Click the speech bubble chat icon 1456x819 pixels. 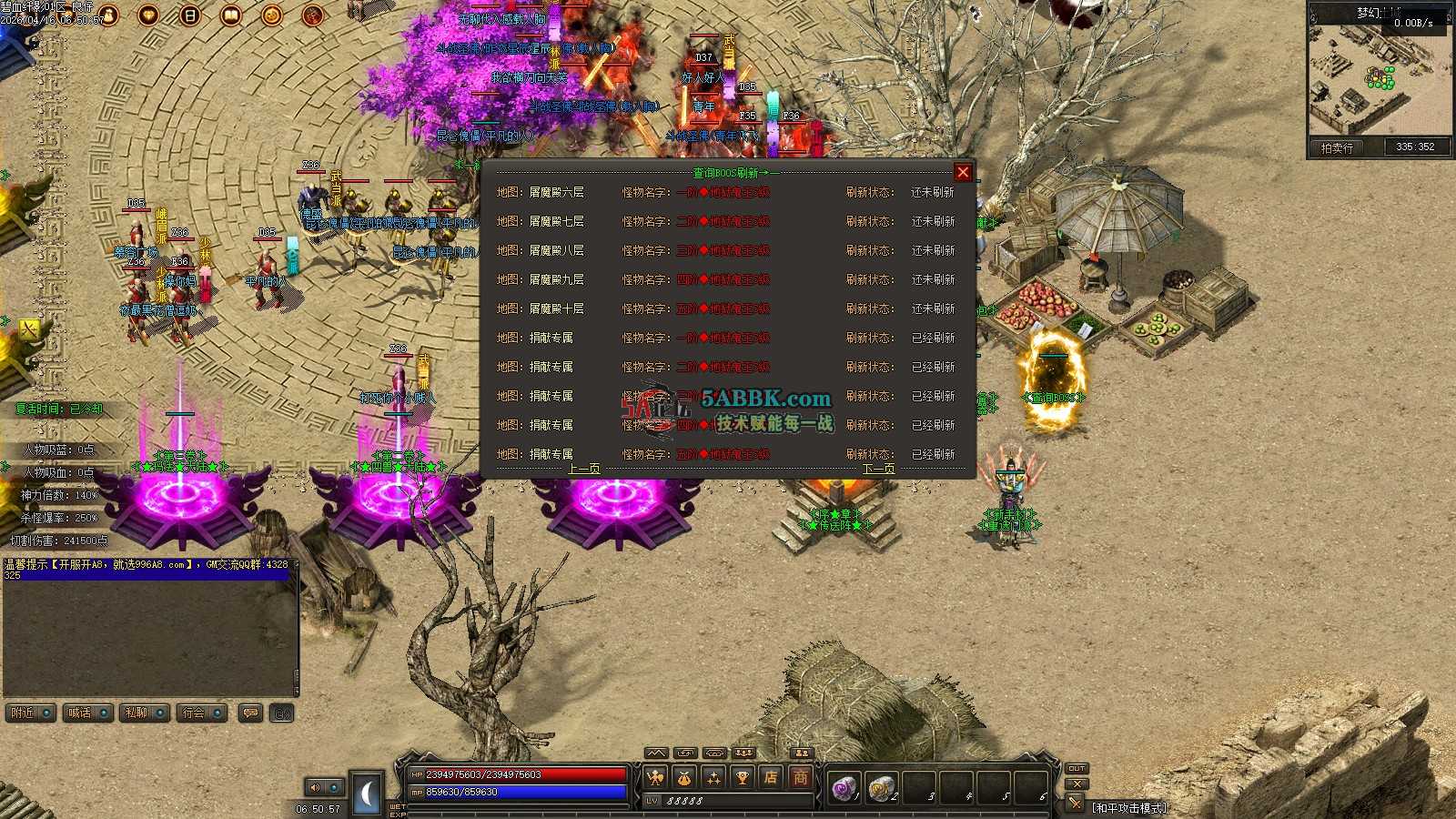tap(250, 713)
